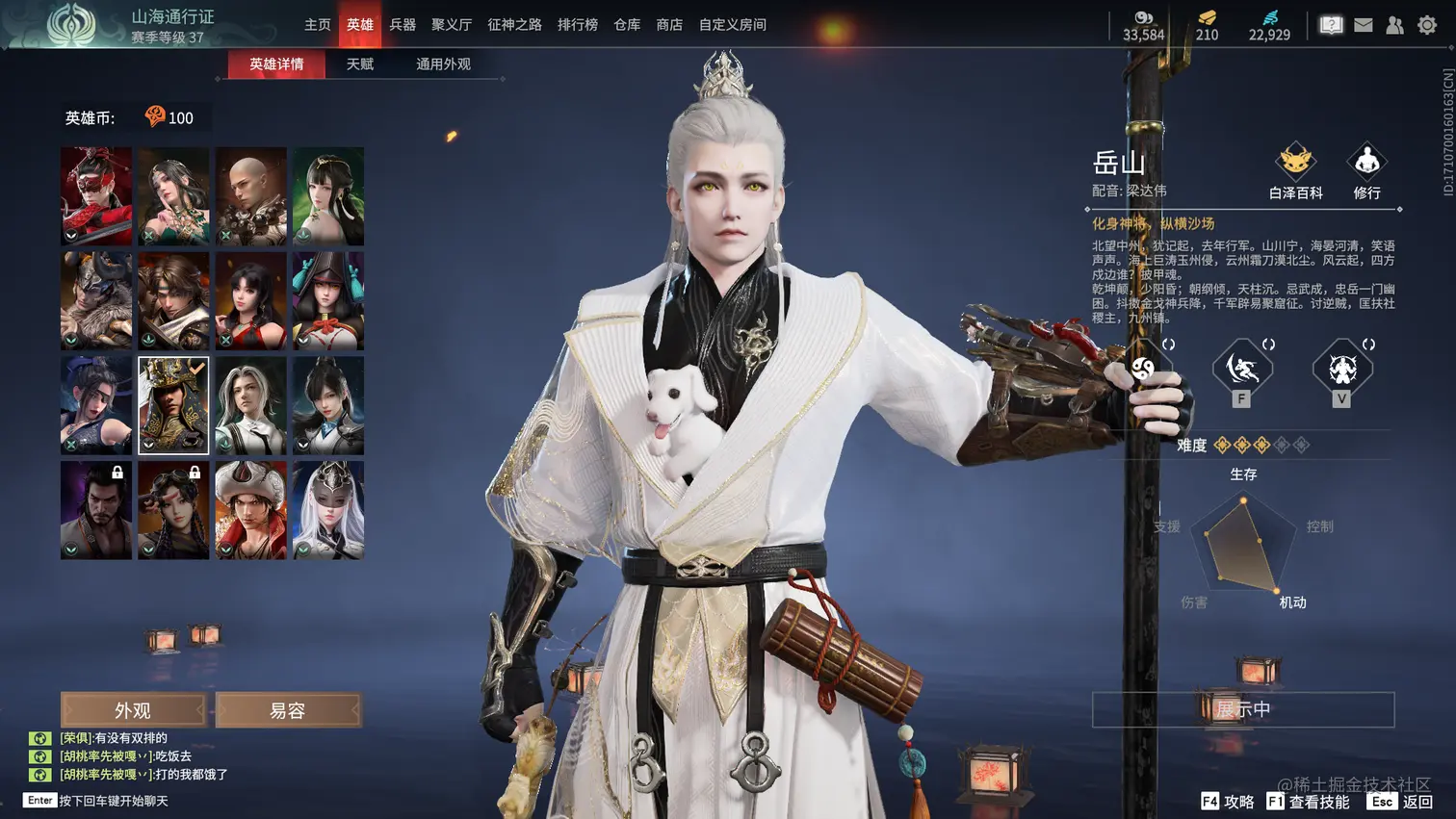Show the 排行榜 leaderboard

(578, 25)
